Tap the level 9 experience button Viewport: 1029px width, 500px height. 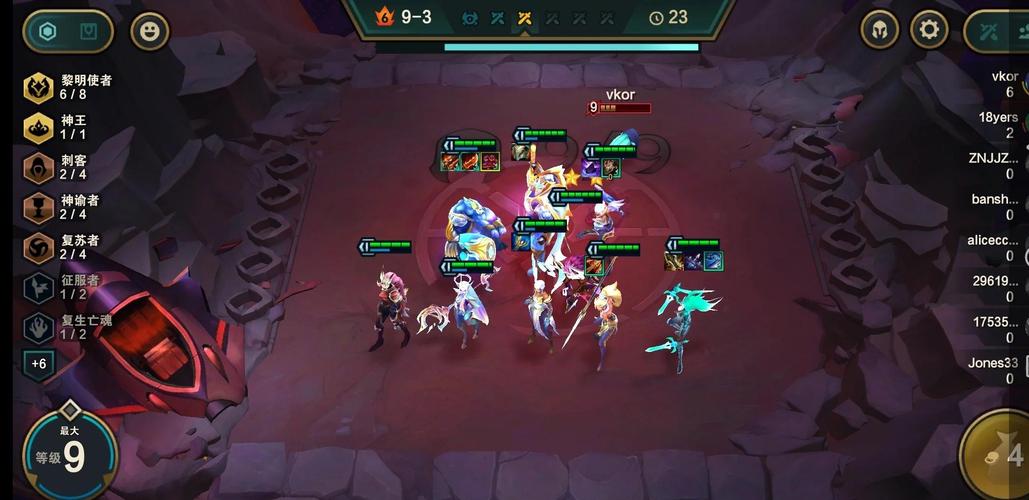point(70,455)
